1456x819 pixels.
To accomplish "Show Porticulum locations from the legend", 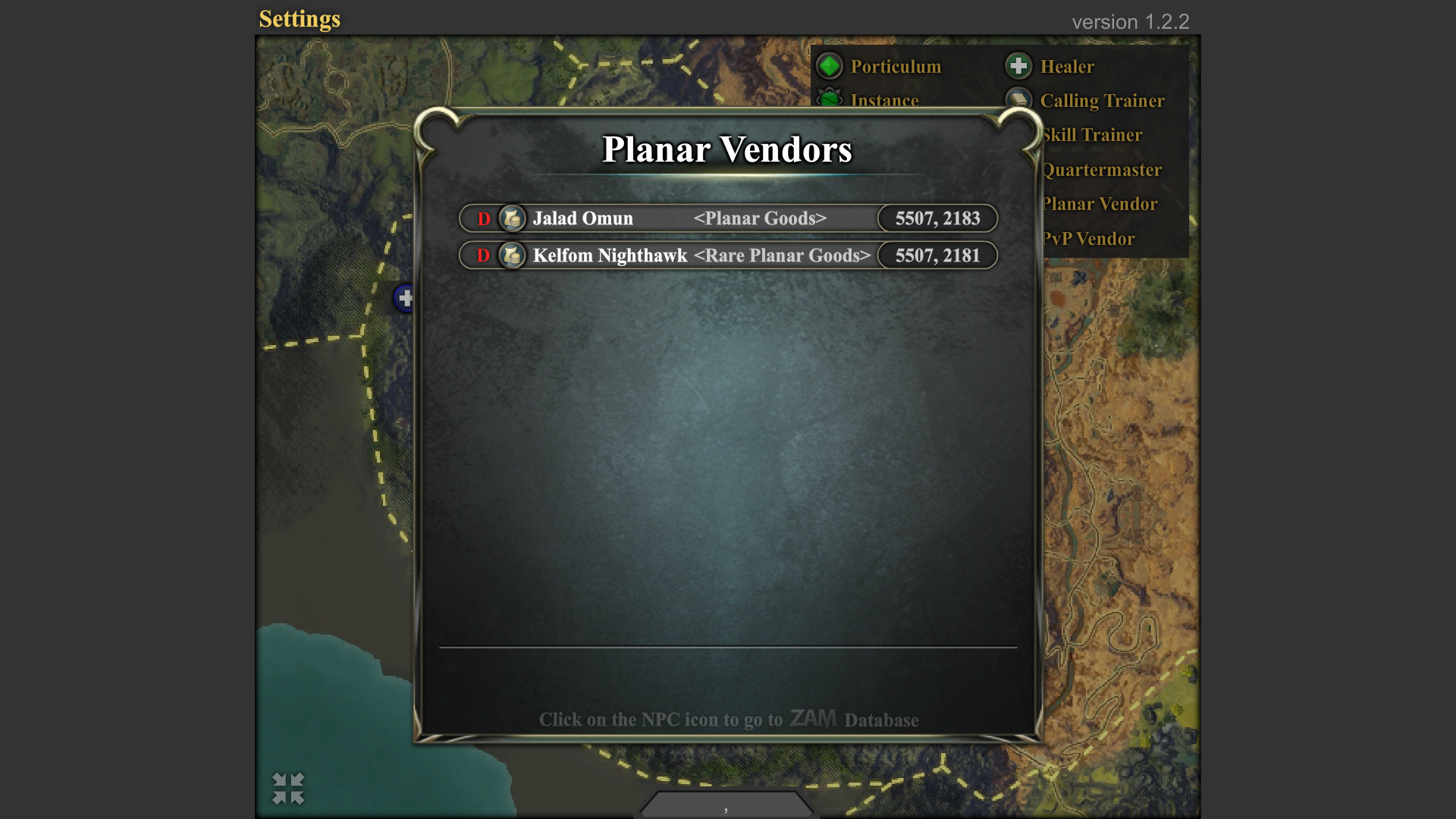I will [895, 67].
